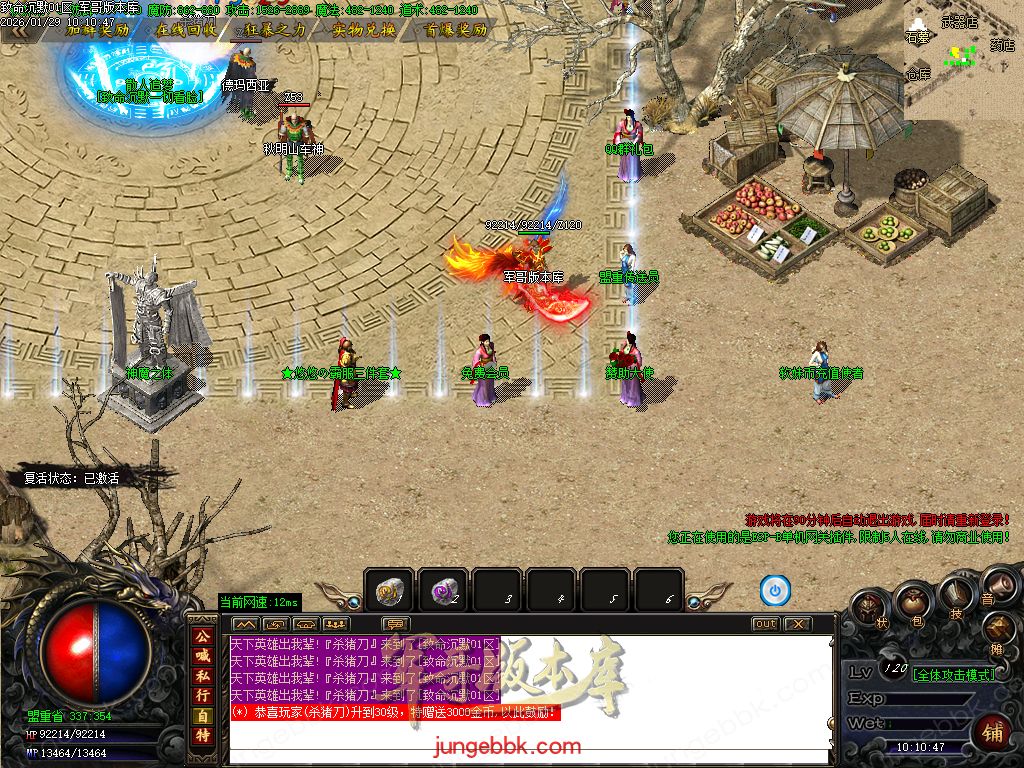
Task: Open the 铺 shop round button
Action: point(994,732)
